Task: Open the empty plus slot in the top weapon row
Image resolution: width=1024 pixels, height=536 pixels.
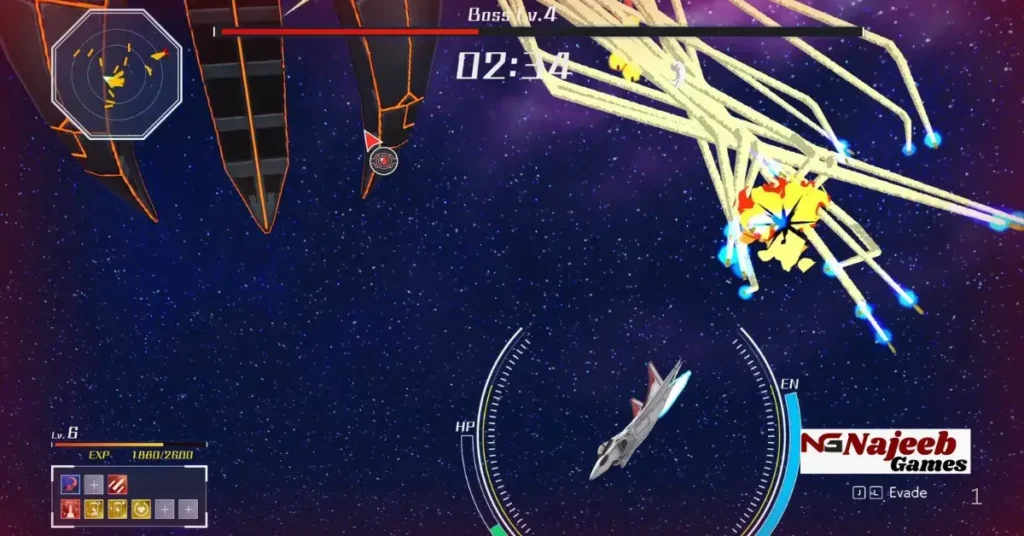Action: pos(94,485)
